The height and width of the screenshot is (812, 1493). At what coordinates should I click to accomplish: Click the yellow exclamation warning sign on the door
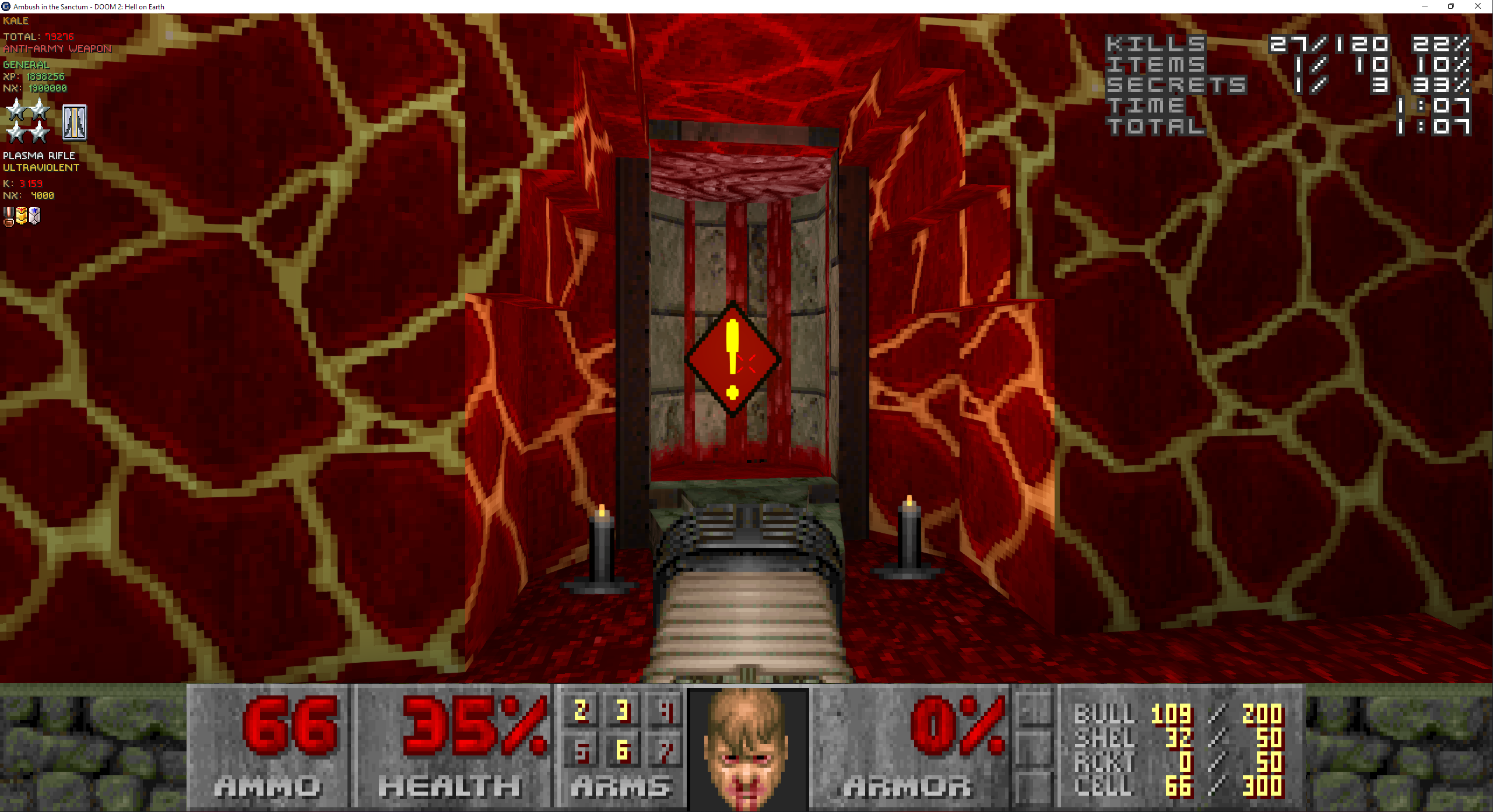point(733,360)
